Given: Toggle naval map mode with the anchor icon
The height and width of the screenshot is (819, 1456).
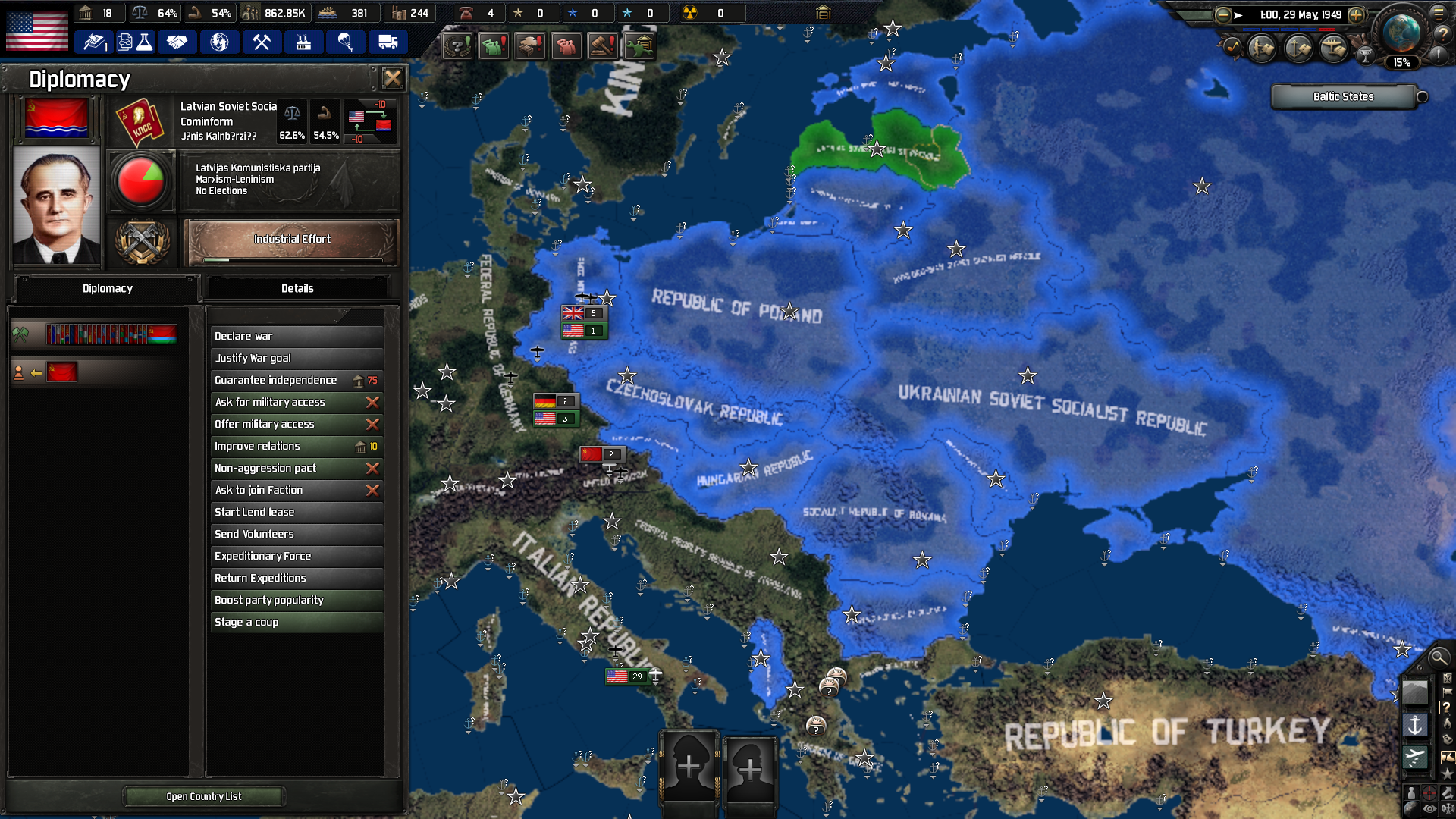Looking at the screenshot, I should (x=1415, y=723).
